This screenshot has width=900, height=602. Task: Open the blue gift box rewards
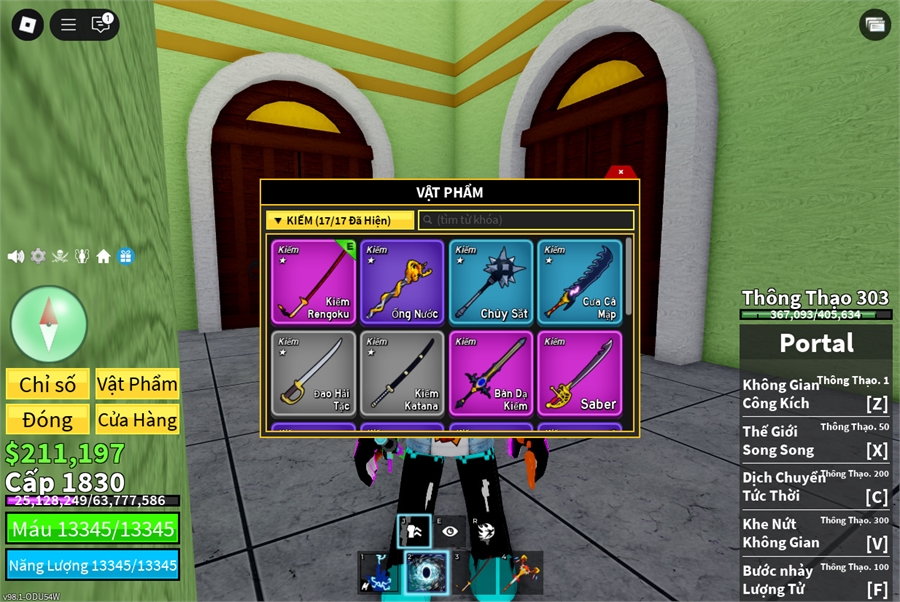(x=126, y=256)
